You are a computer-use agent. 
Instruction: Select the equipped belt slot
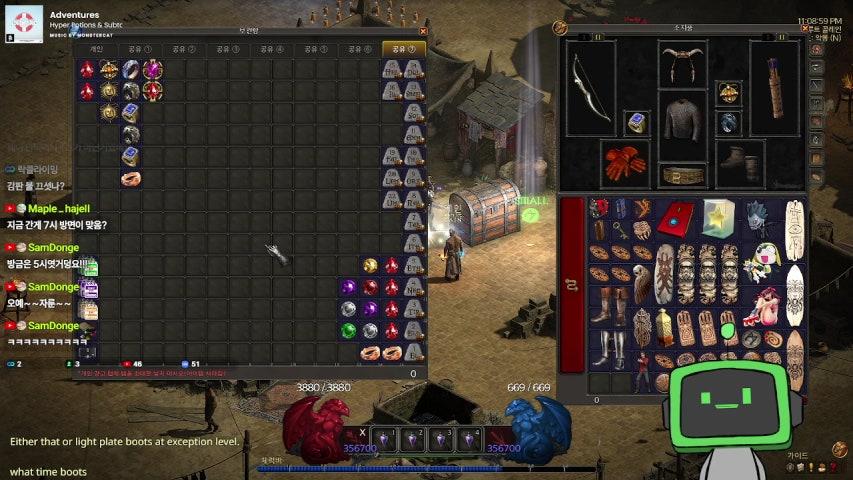[x=683, y=174]
